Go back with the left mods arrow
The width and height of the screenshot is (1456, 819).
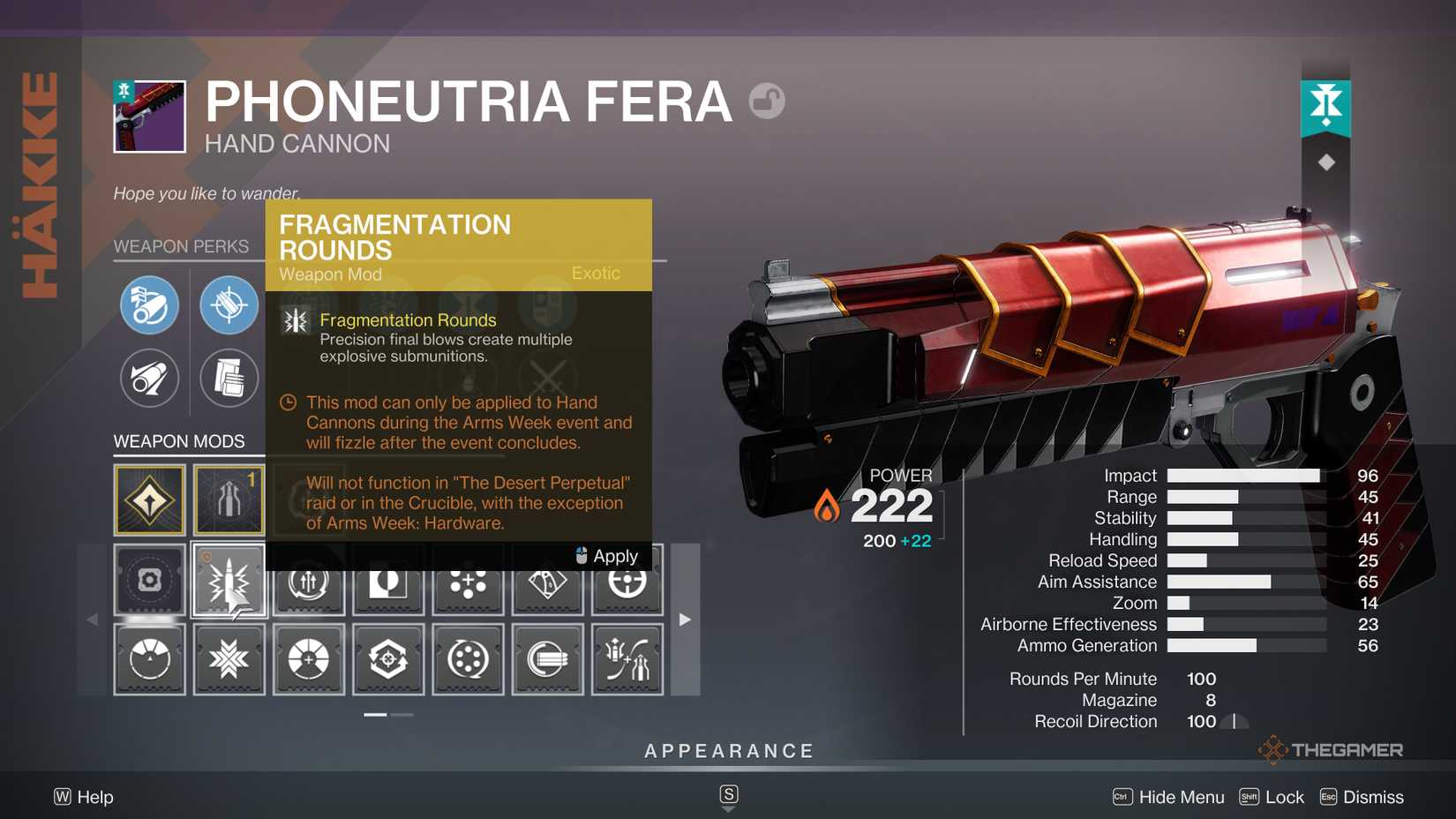[x=93, y=620]
